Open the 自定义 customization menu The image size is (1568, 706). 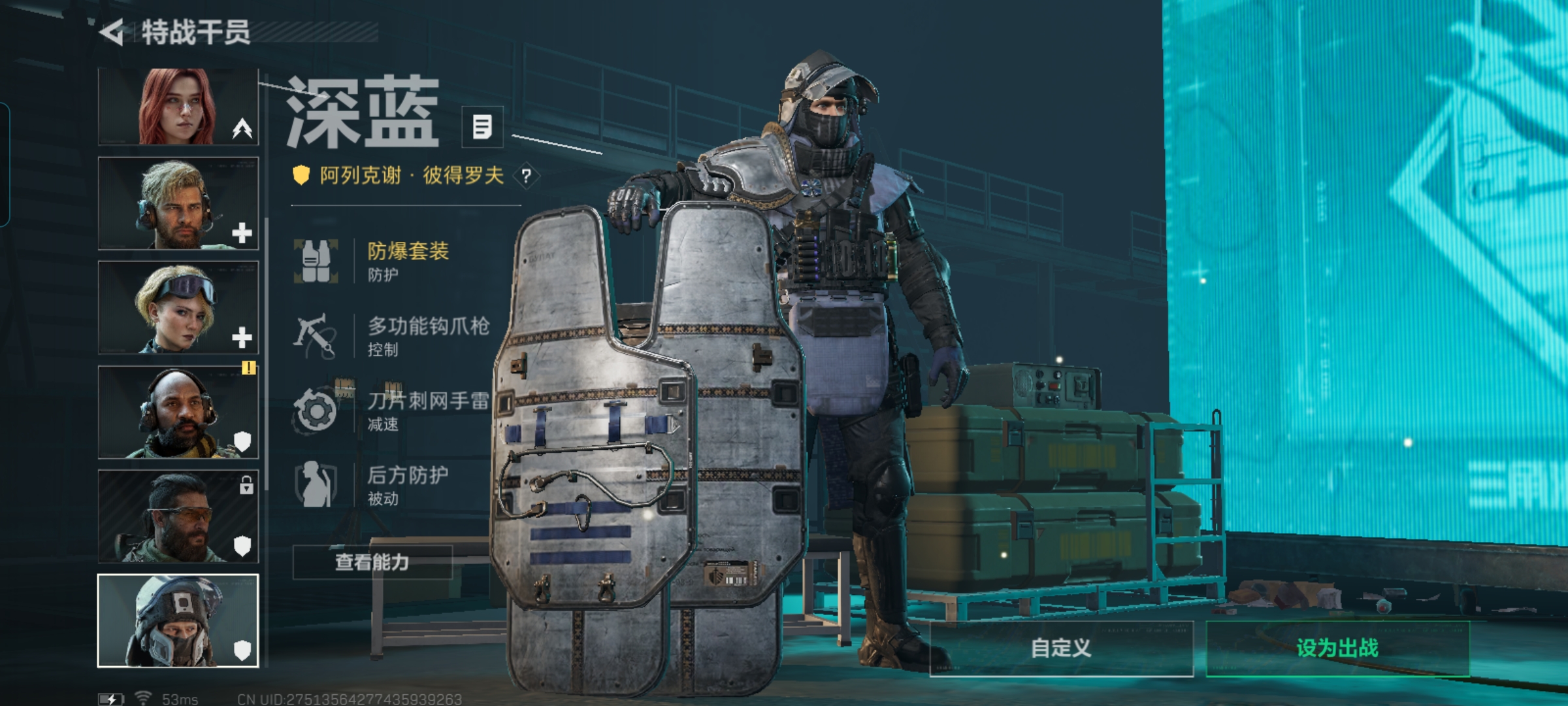tap(1061, 648)
